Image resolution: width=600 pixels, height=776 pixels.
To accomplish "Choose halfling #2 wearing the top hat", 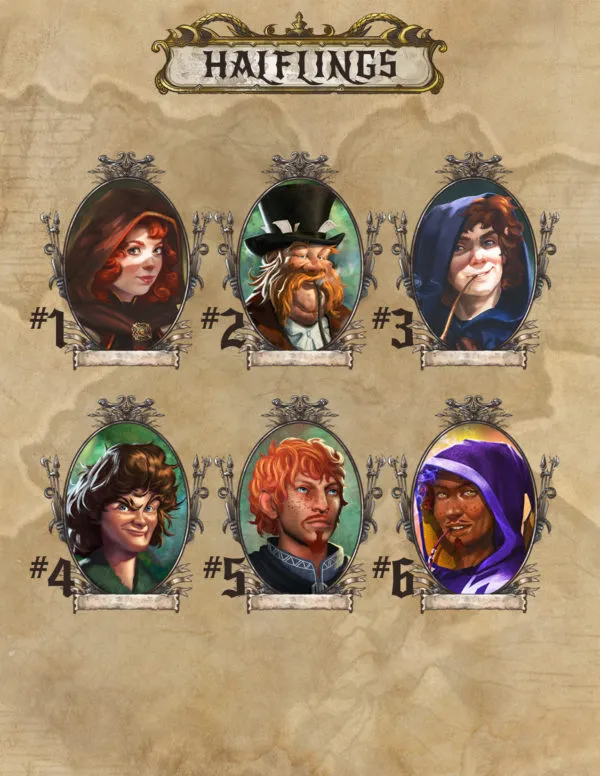I will [297, 264].
